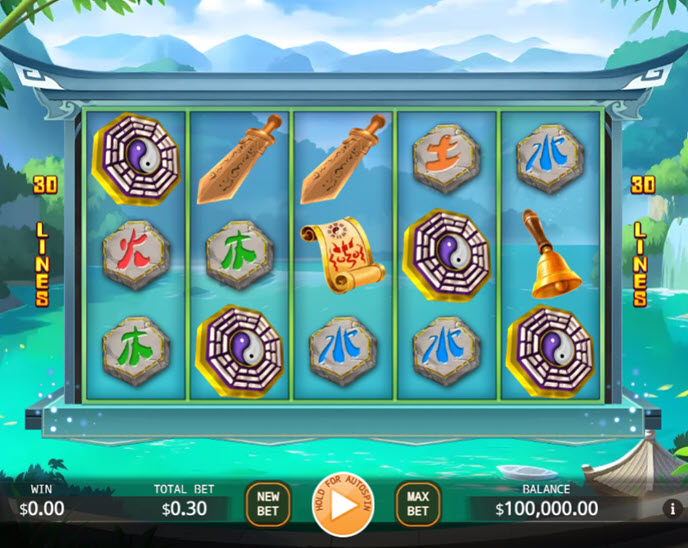688x548 pixels.
Task: Spin the reels with the orange play button
Action: coord(343,505)
